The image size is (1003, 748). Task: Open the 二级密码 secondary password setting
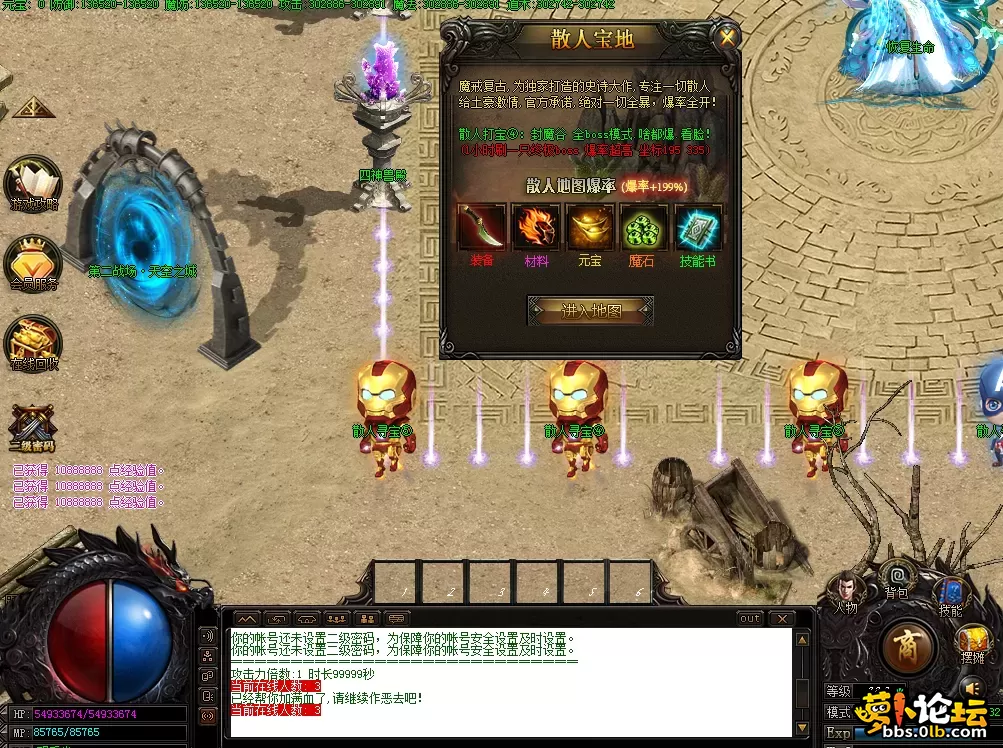pyautogui.click(x=31, y=427)
